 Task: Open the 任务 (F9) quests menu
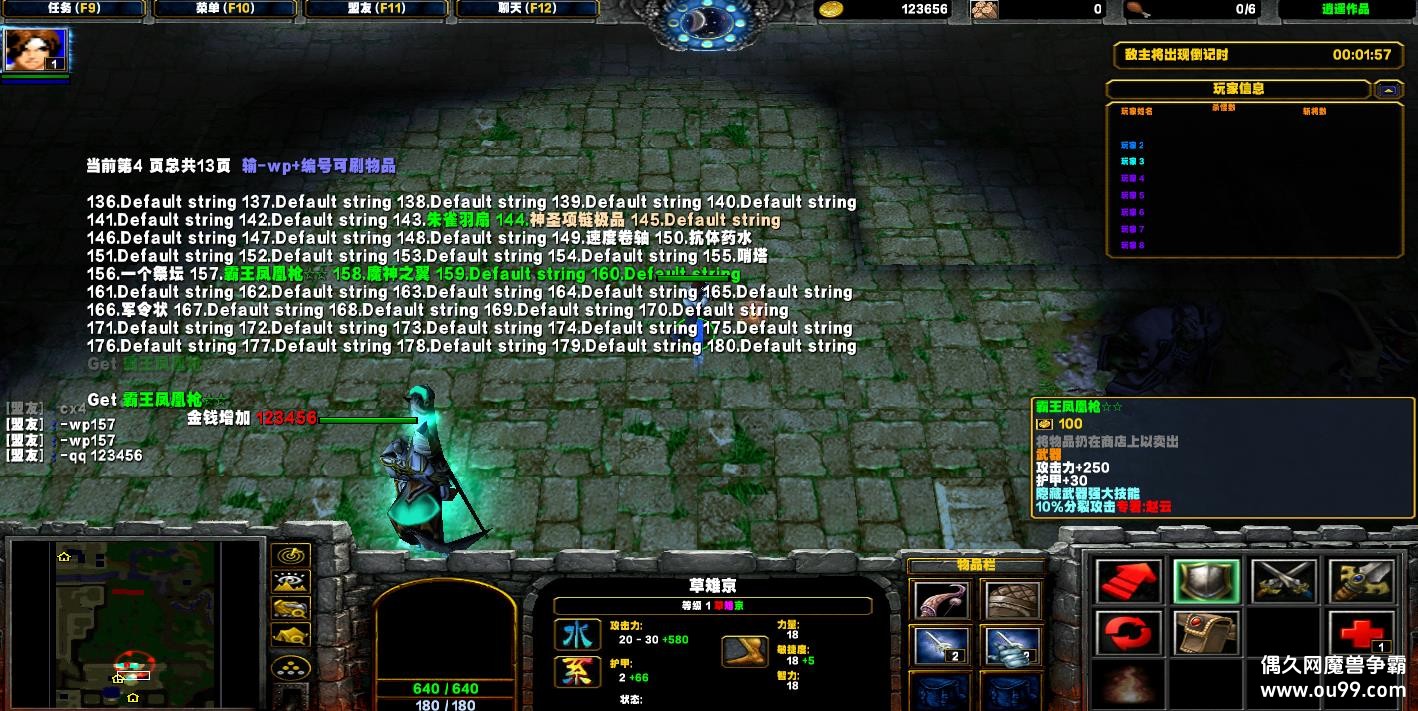tap(73, 9)
